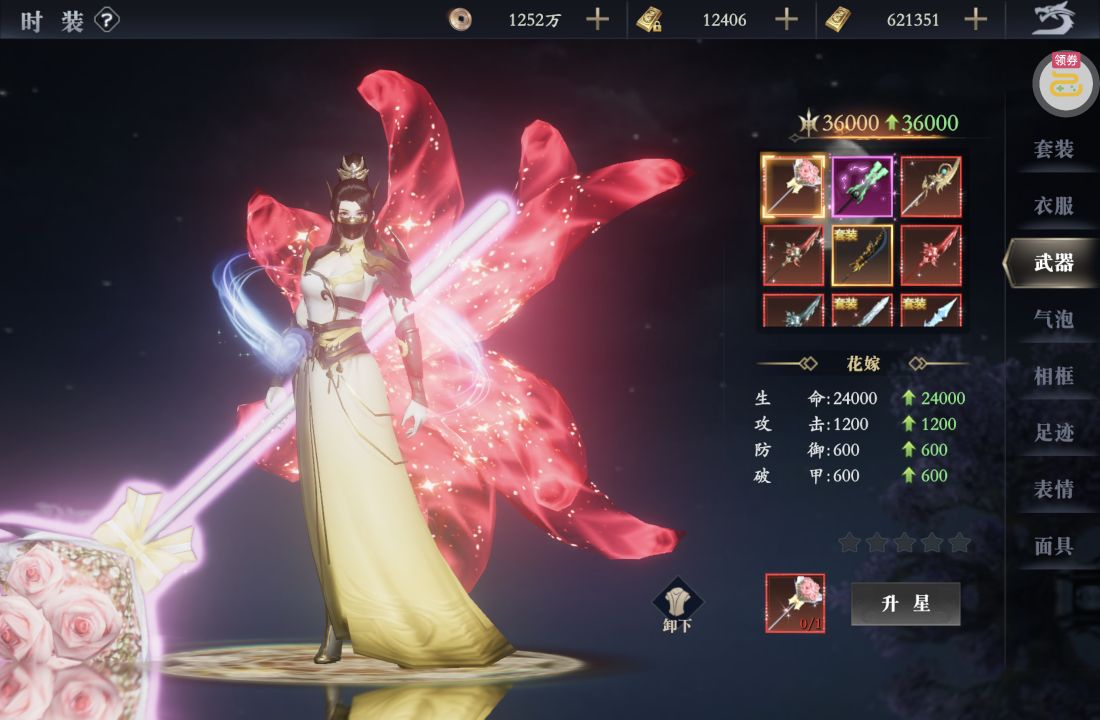Select the 武器 tab
Viewport: 1100px width, 720px height.
(x=1053, y=263)
